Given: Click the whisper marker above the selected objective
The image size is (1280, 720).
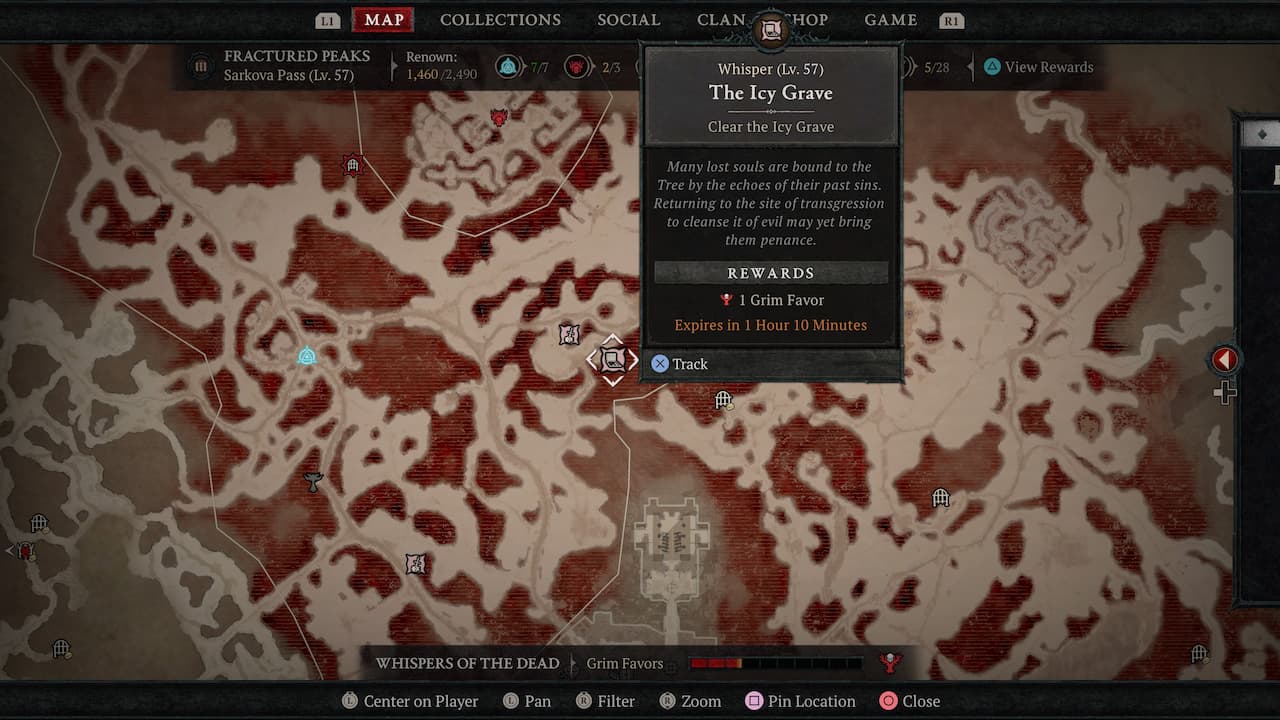Looking at the screenshot, I should (568, 335).
